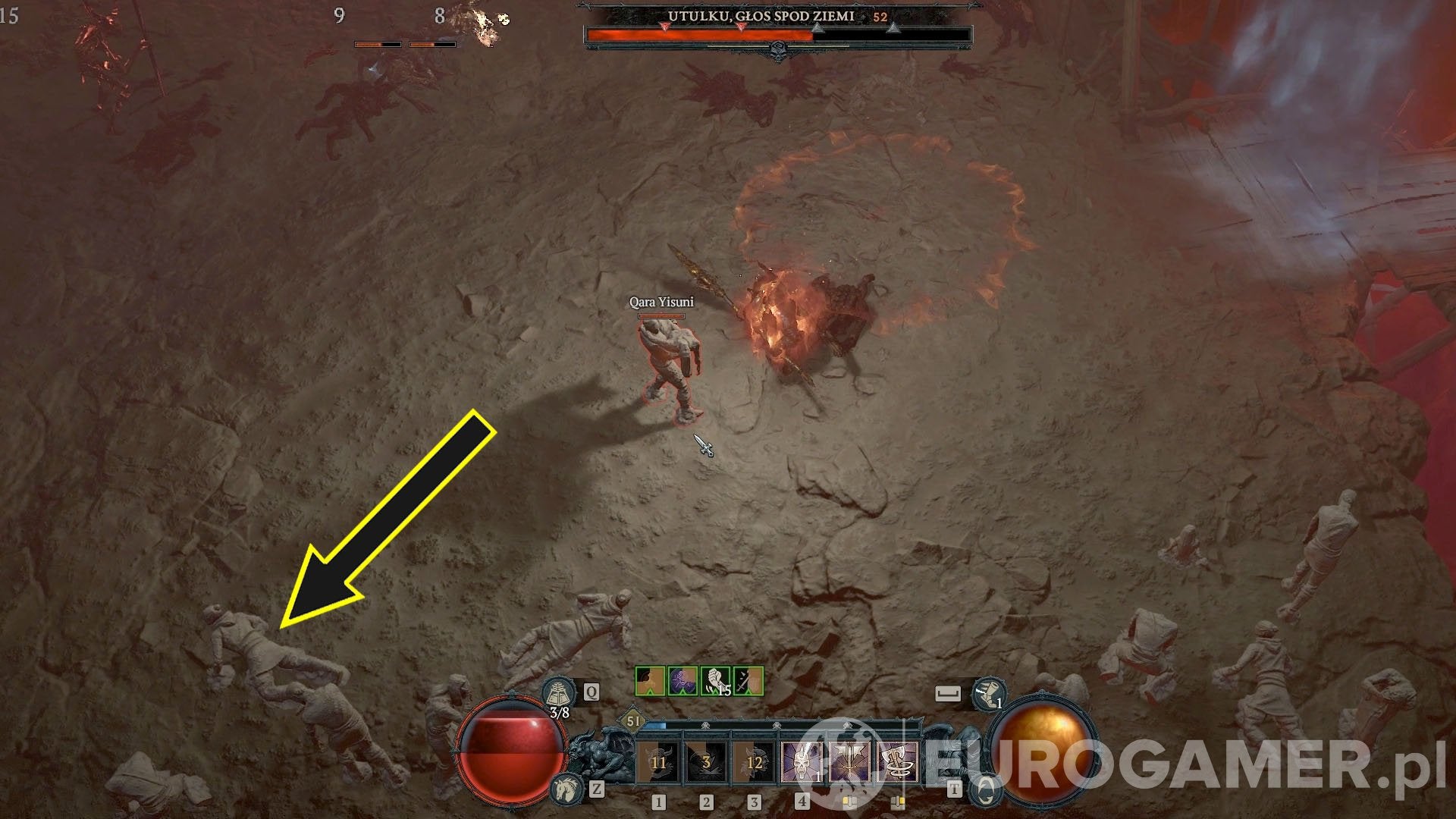Viewport: 1456px width, 819px height.
Task: Toggle the sword-and-shield buff icon
Action: pos(747,679)
